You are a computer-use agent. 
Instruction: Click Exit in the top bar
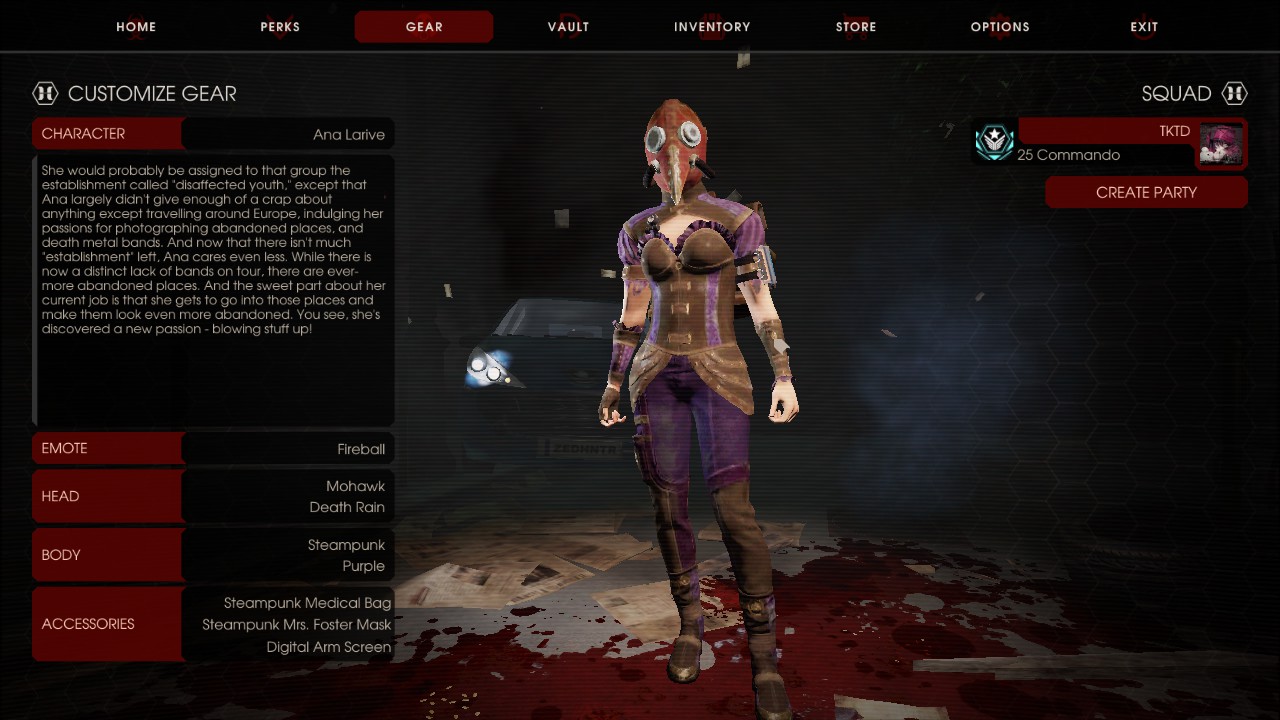click(x=1144, y=27)
